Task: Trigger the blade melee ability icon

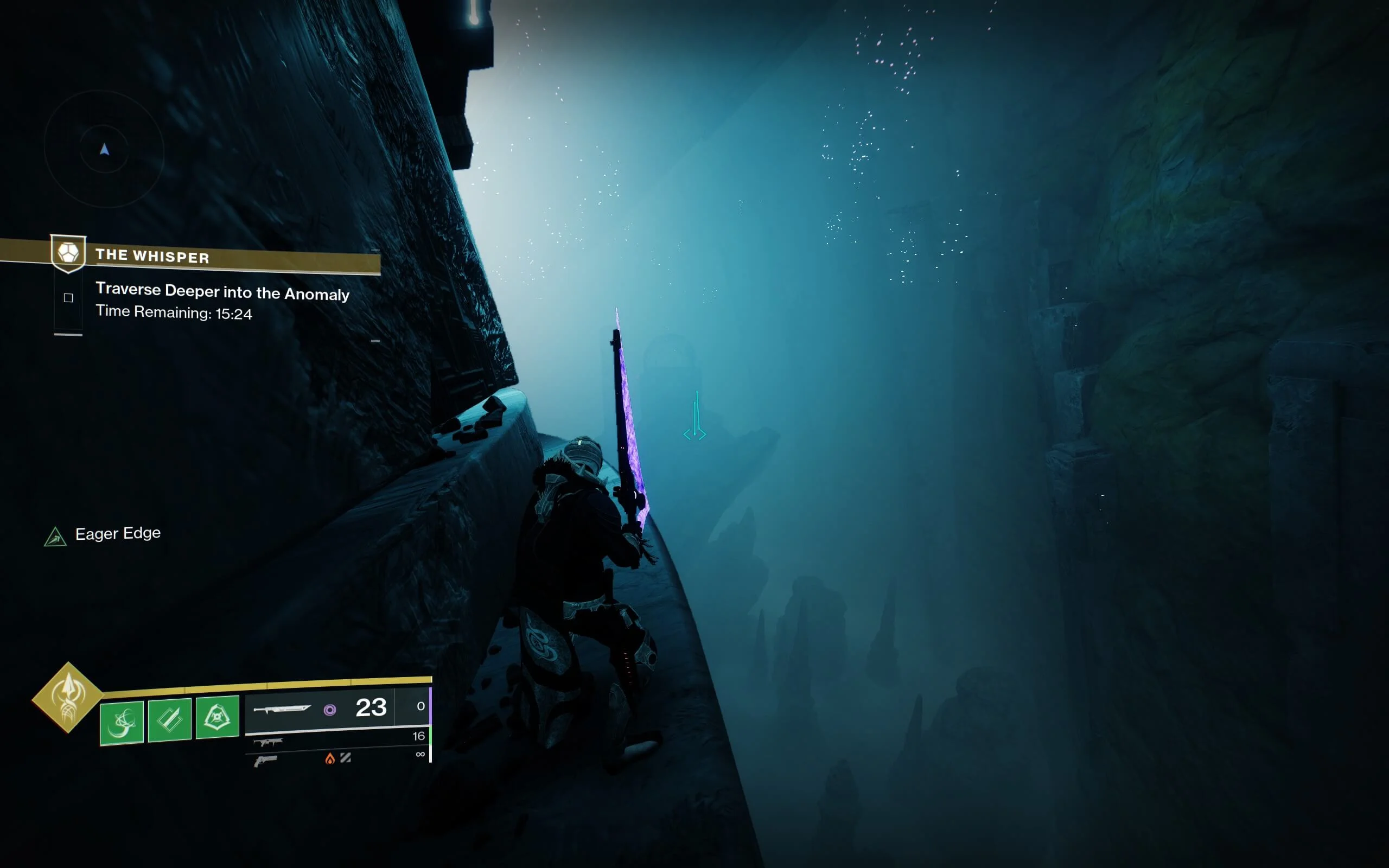Action: [x=169, y=720]
